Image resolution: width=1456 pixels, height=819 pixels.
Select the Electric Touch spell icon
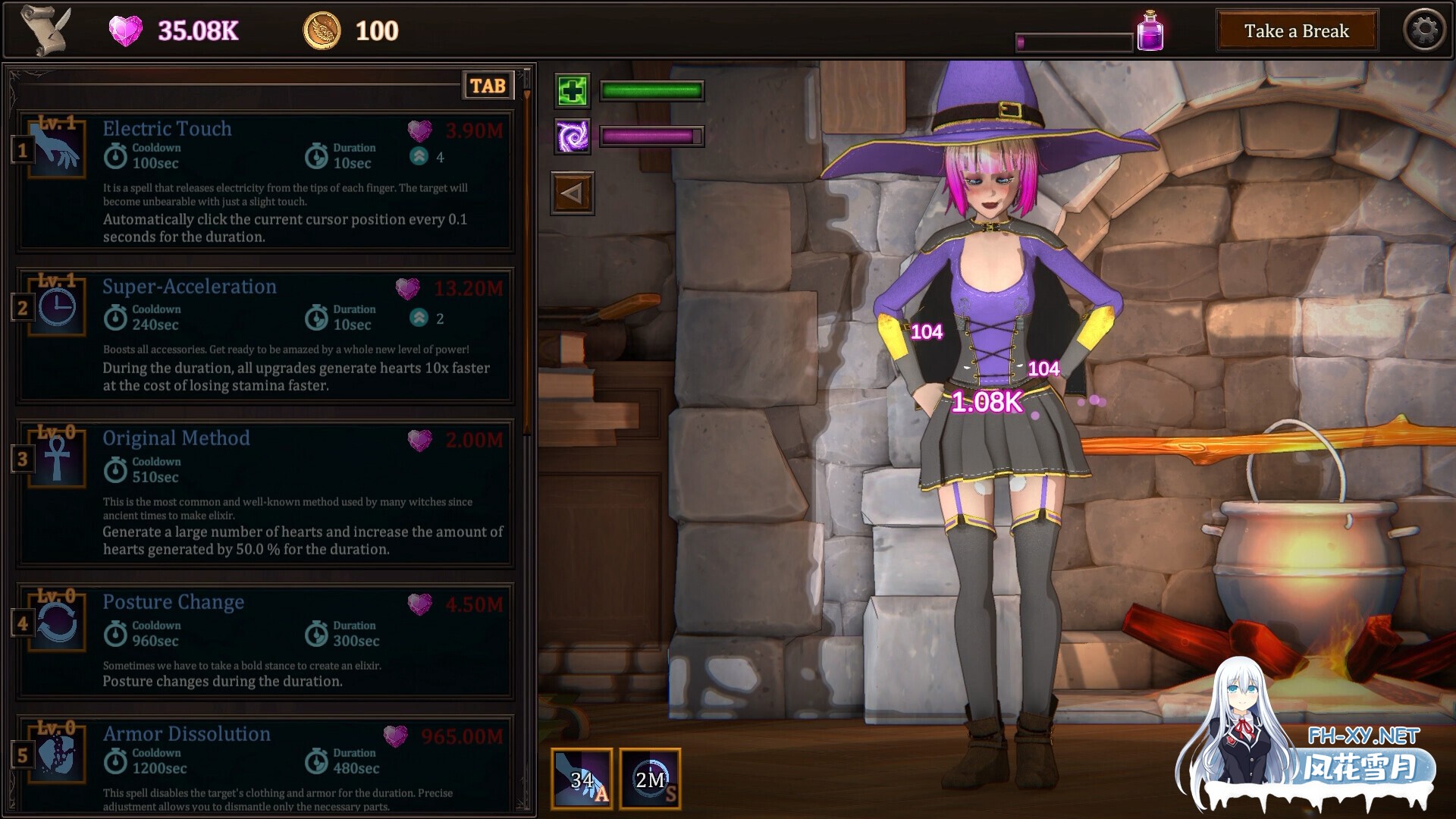pyautogui.click(x=55, y=149)
